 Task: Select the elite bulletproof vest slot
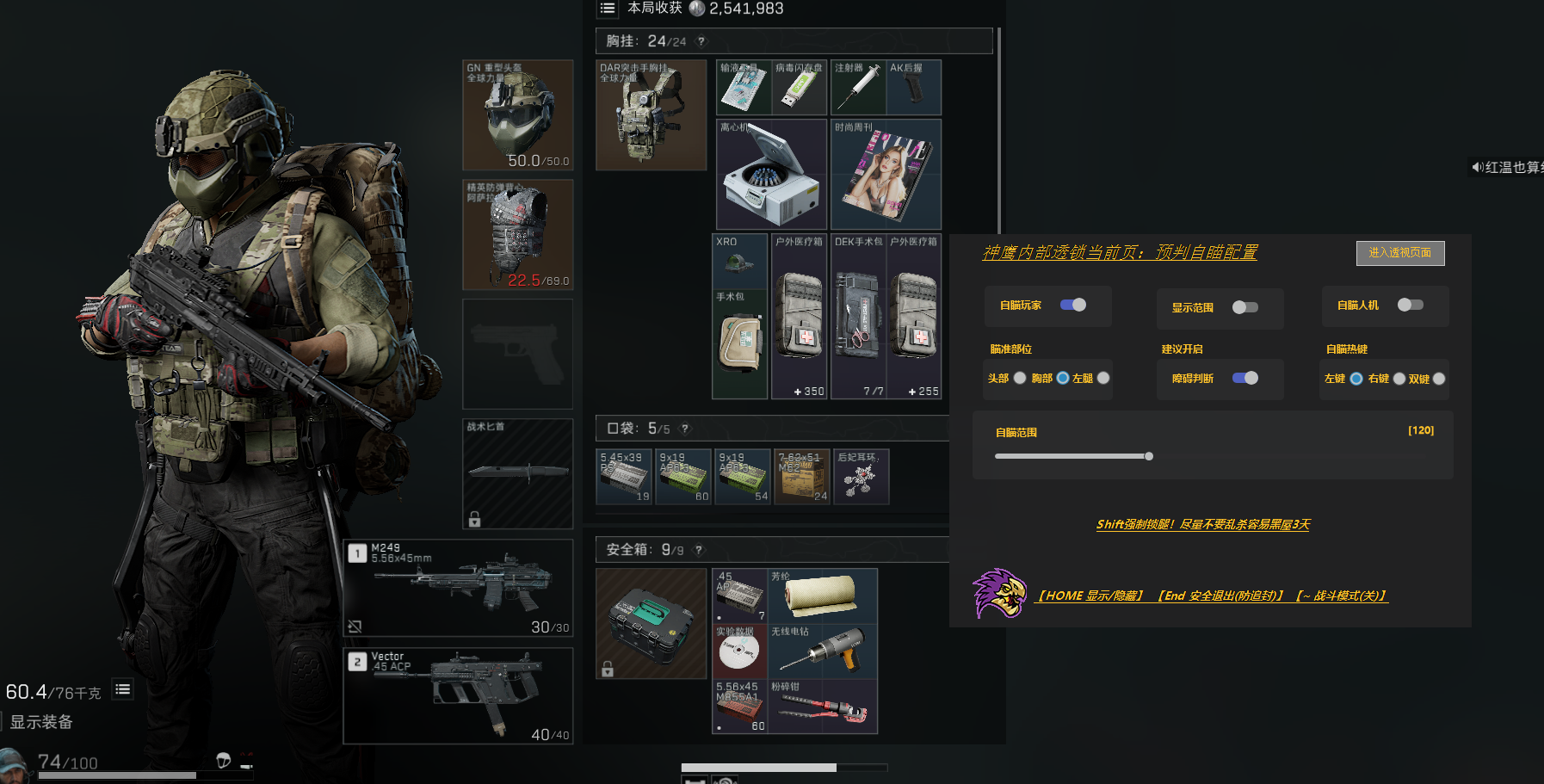pos(517,234)
